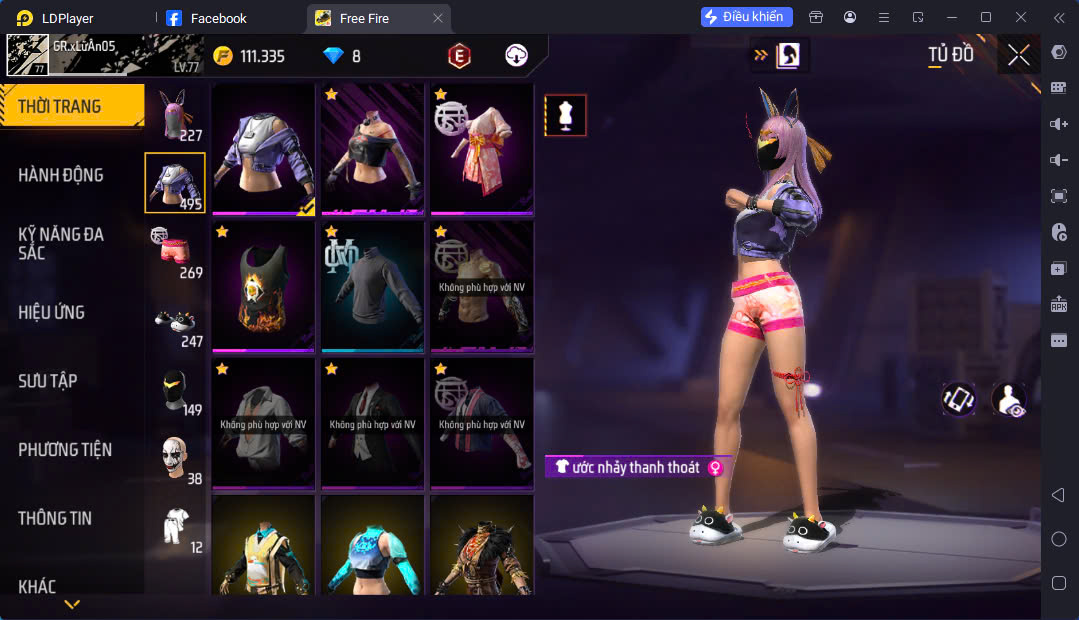The width and height of the screenshot is (1079, 620).
Task: Click the Điều khiển button in LDPlayer
Action: click(747, 17)
